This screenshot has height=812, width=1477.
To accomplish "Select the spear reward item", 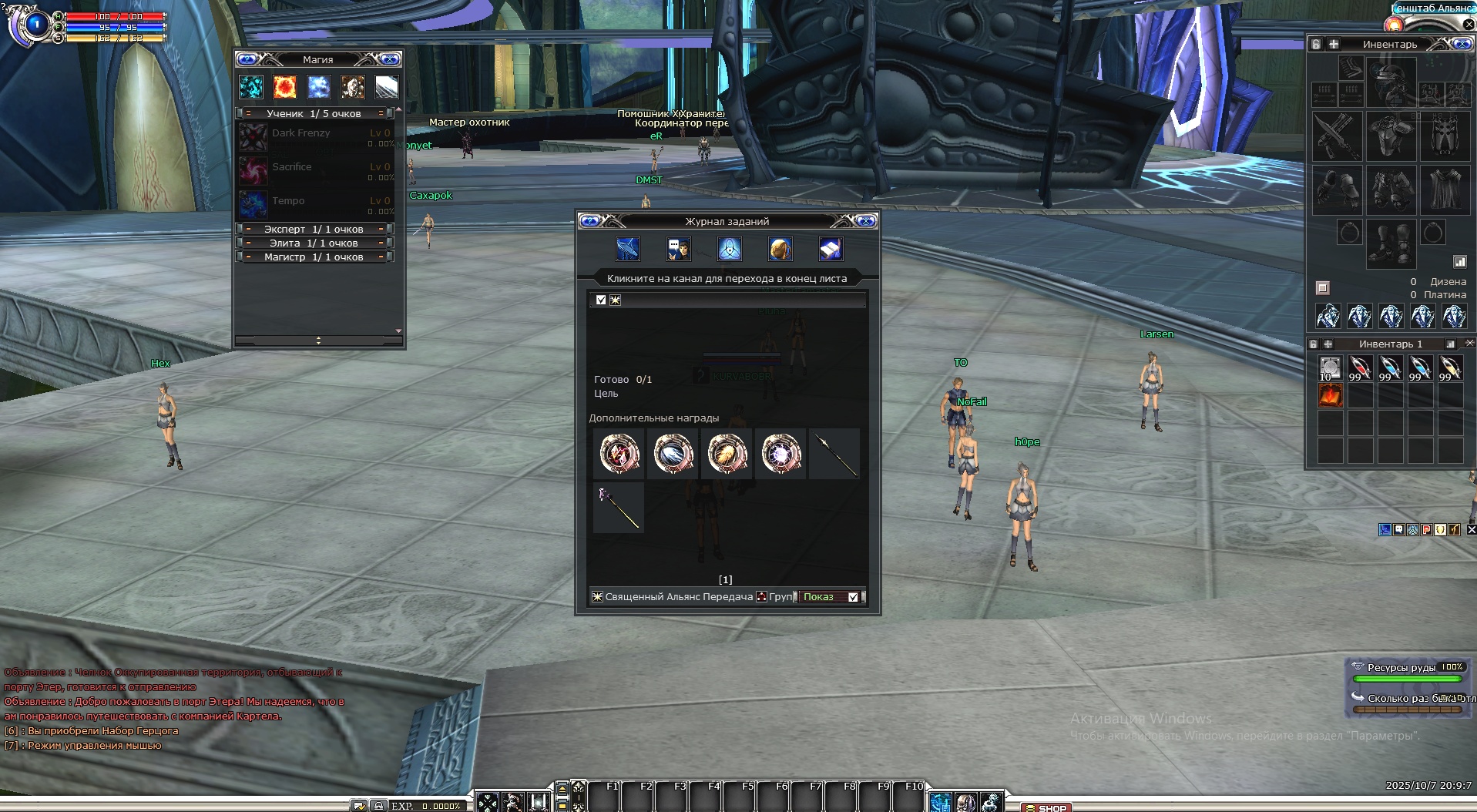I will coord(834,455).
